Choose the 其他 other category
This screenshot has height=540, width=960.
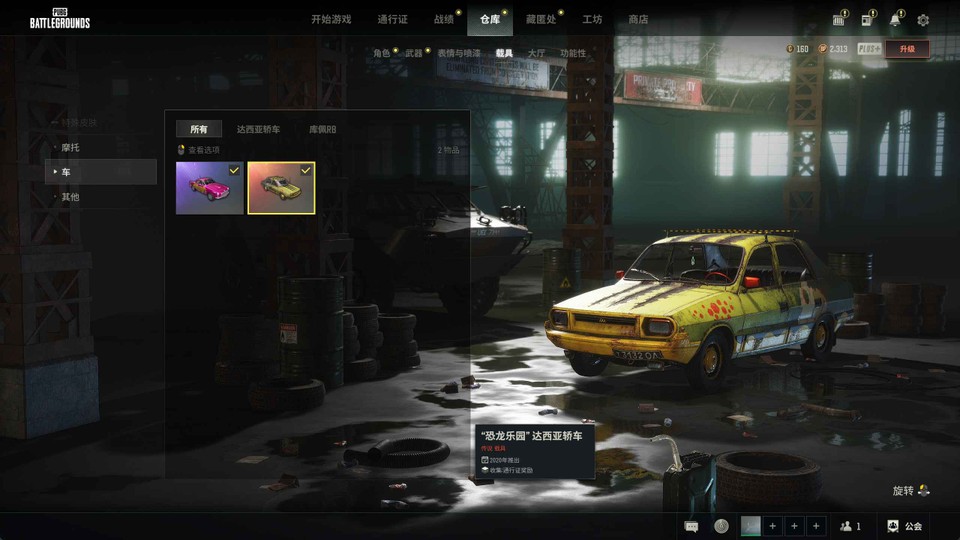[x=70, y=197]
